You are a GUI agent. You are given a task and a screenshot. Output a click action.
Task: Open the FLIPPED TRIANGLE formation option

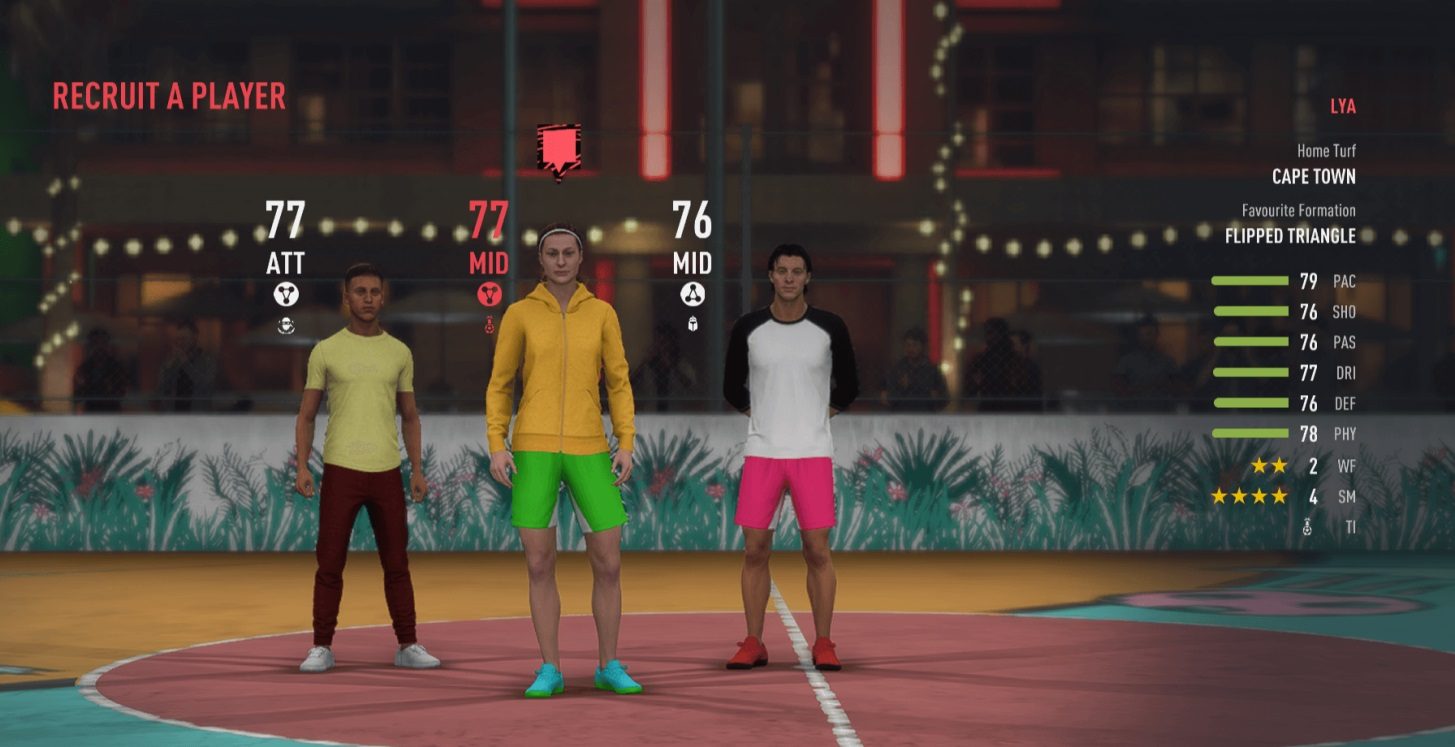tap(1289, 235)
